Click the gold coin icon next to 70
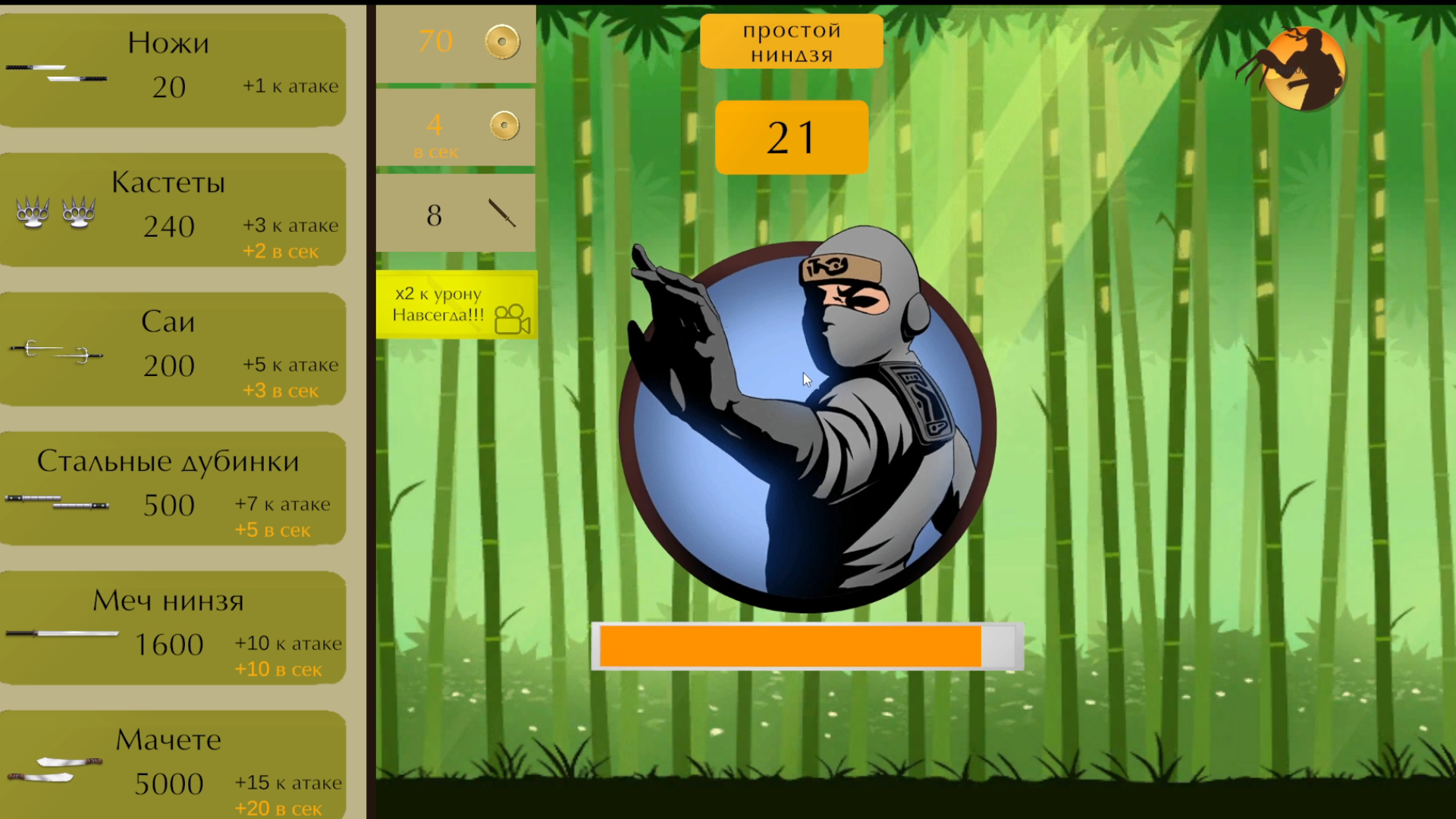The height and width of the screenshot is (819, 1456). click(500, 42)
